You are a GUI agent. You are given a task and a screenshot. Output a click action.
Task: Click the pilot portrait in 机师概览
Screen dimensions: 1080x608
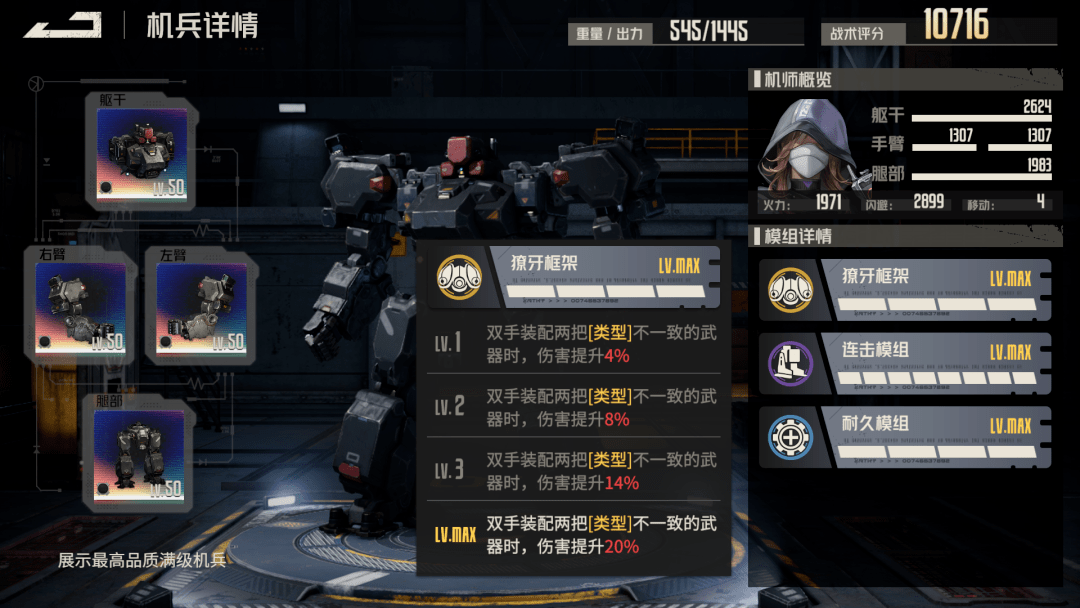click(x=803, y=143)
